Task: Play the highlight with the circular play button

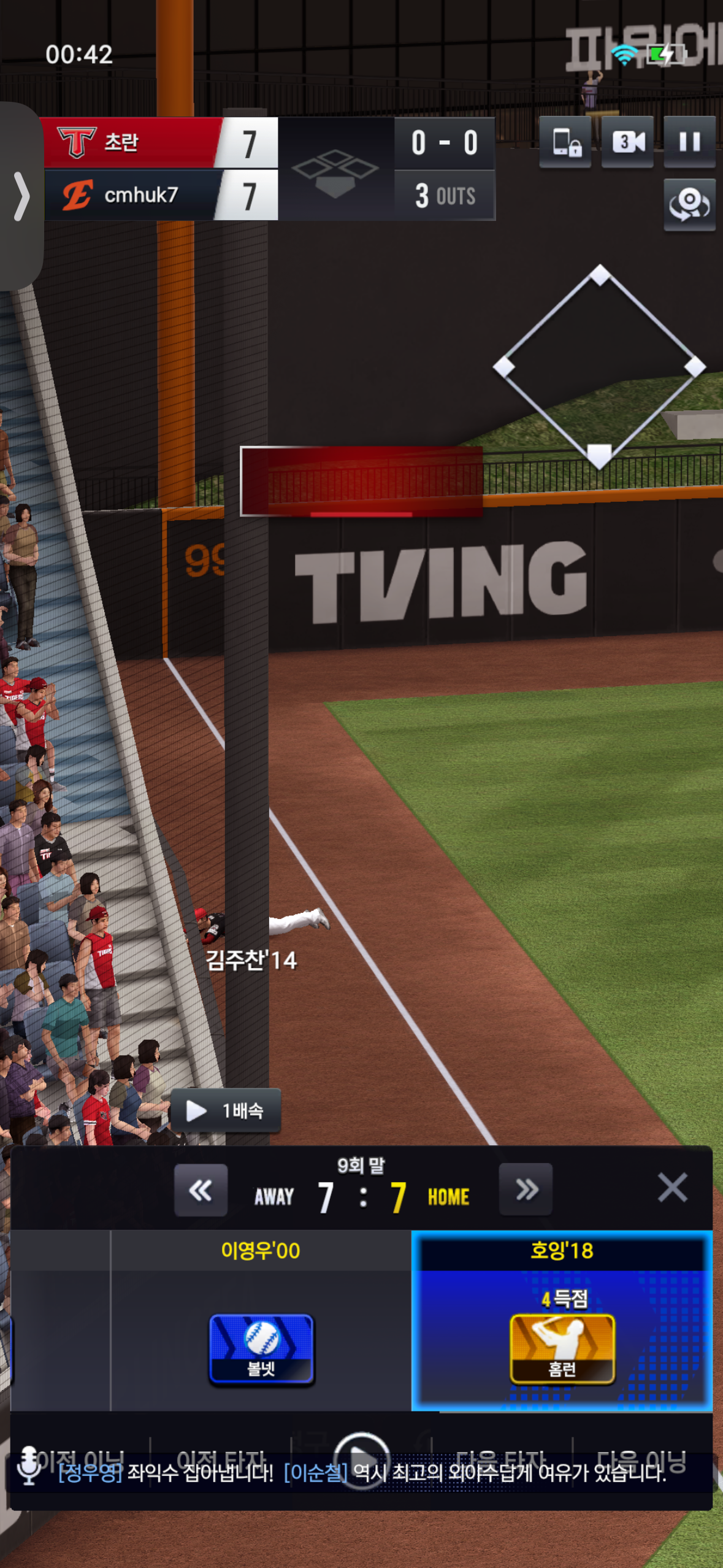Action: (x=361, y=1459)
